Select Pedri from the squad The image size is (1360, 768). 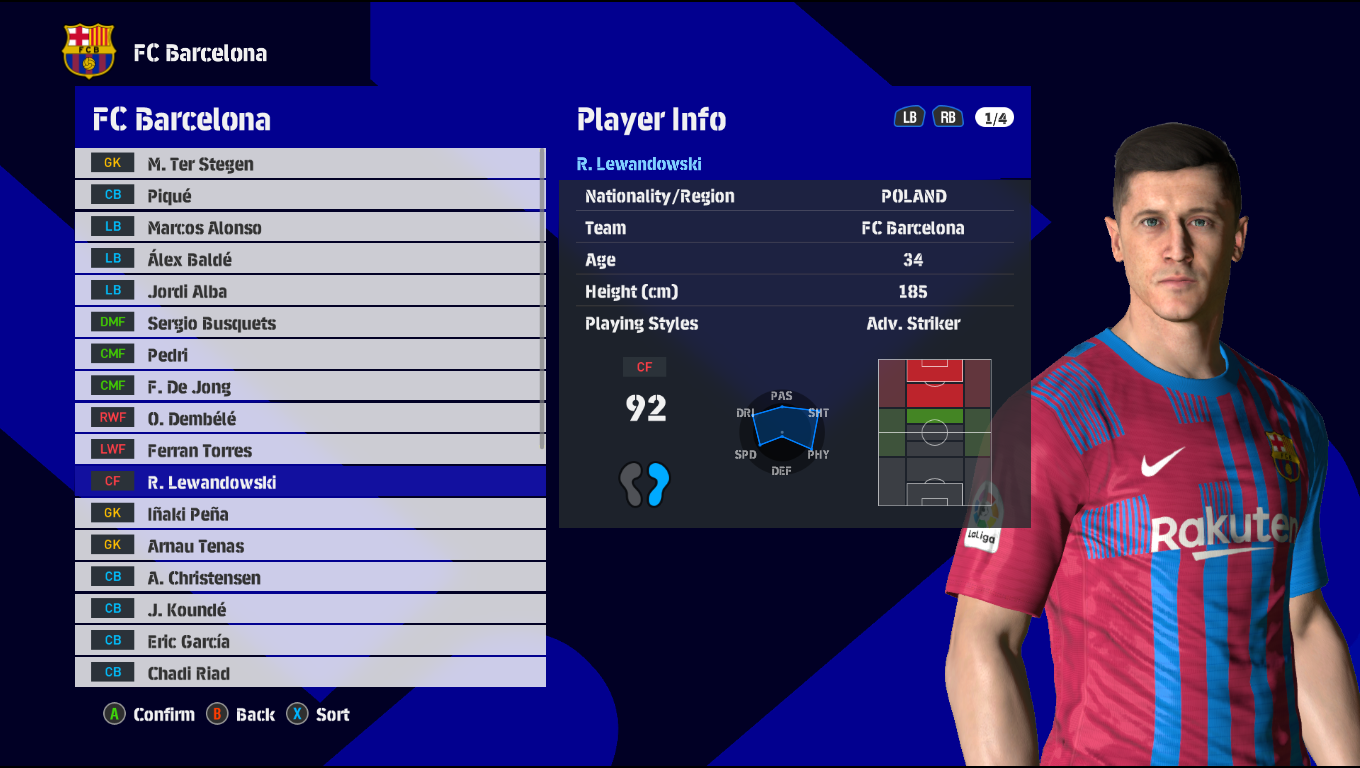tap(308, 355)
